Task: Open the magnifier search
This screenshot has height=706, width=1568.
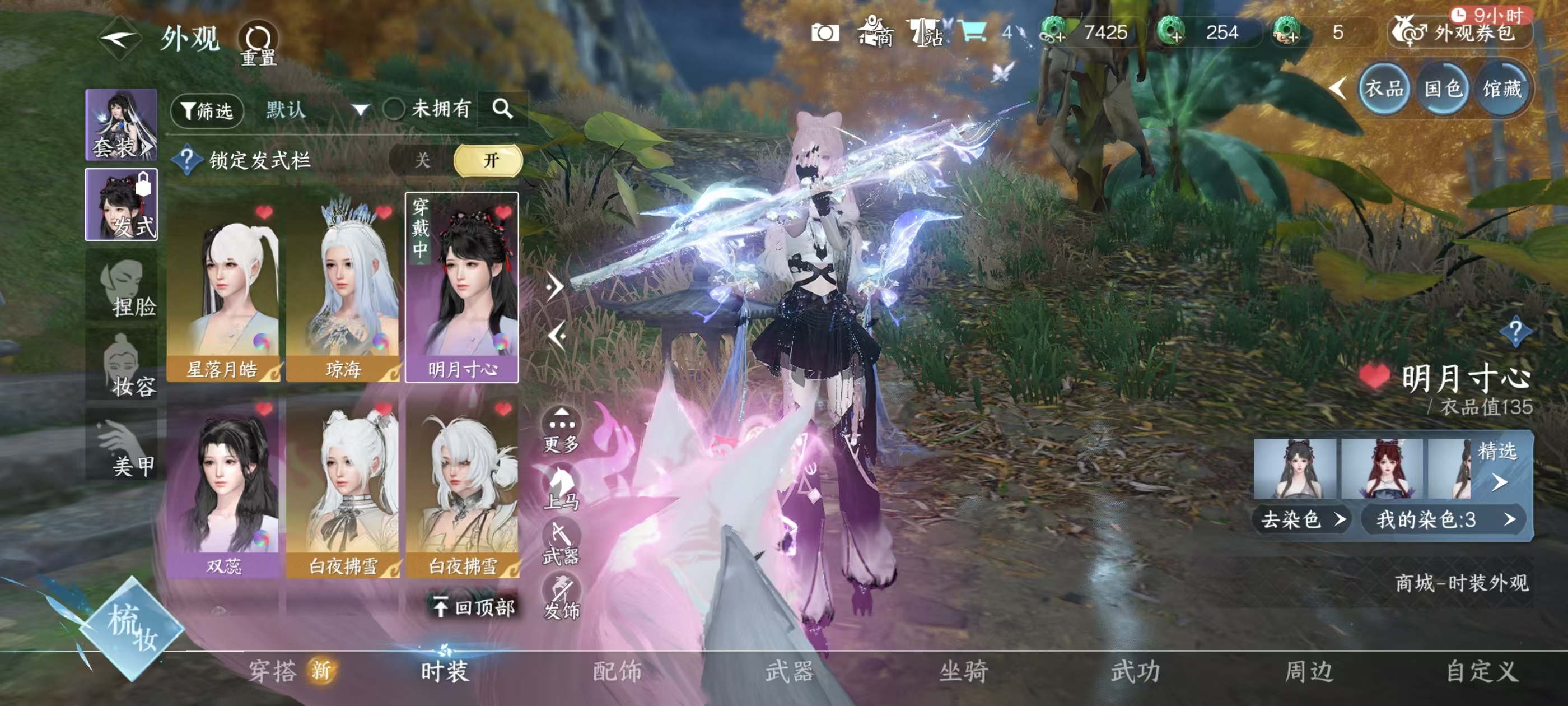Action: (x=502, y=109)
